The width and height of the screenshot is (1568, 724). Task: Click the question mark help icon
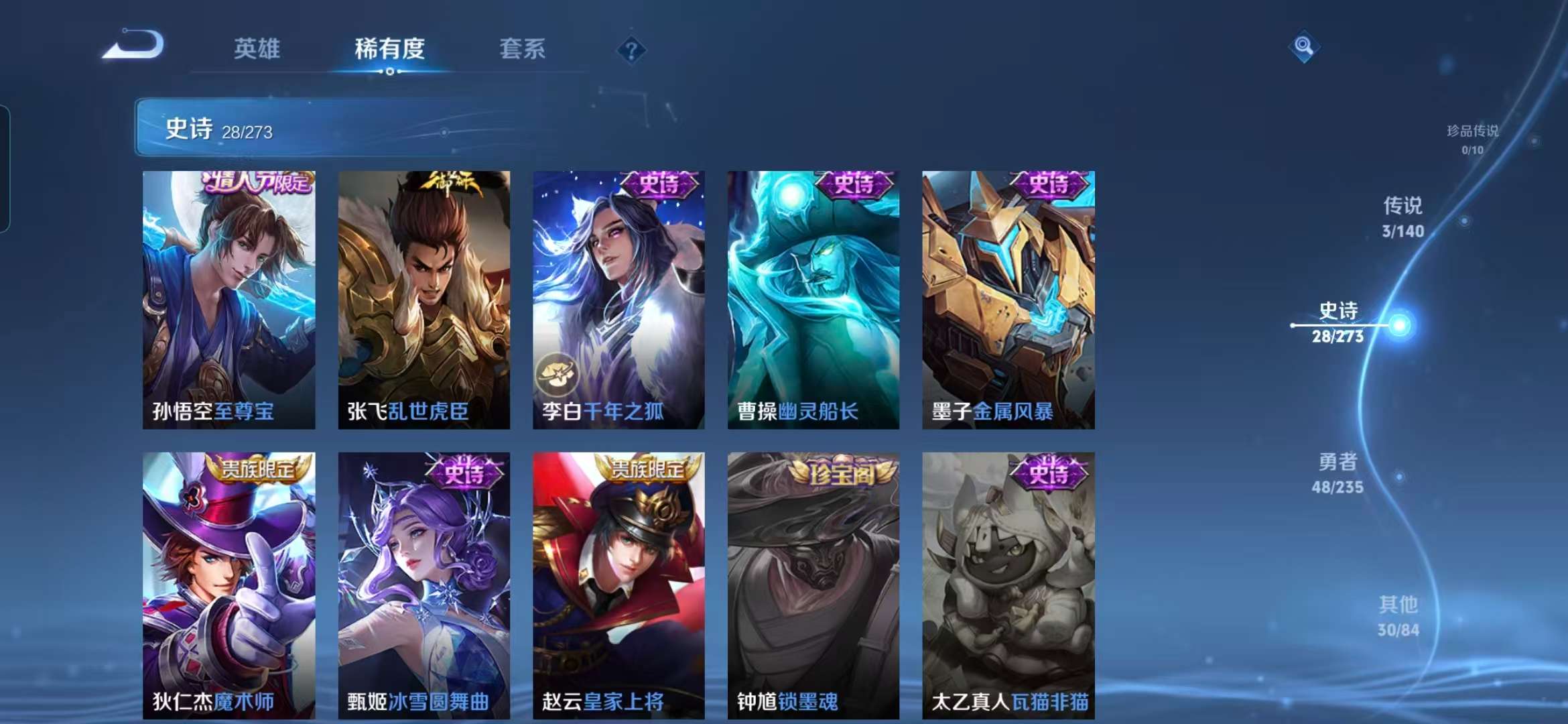pos(631,50)
